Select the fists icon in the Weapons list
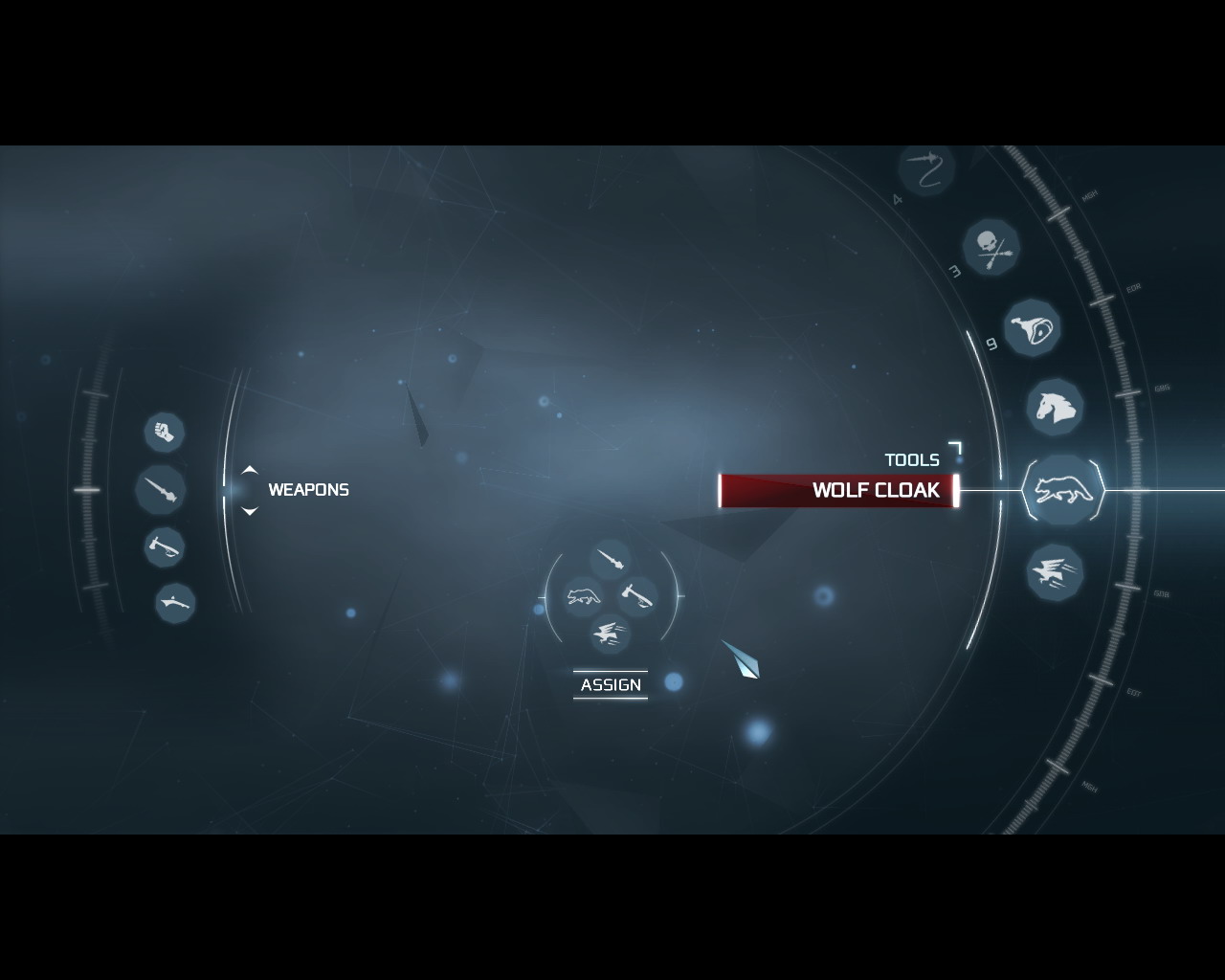The image size is (1225, 980). 165,432
